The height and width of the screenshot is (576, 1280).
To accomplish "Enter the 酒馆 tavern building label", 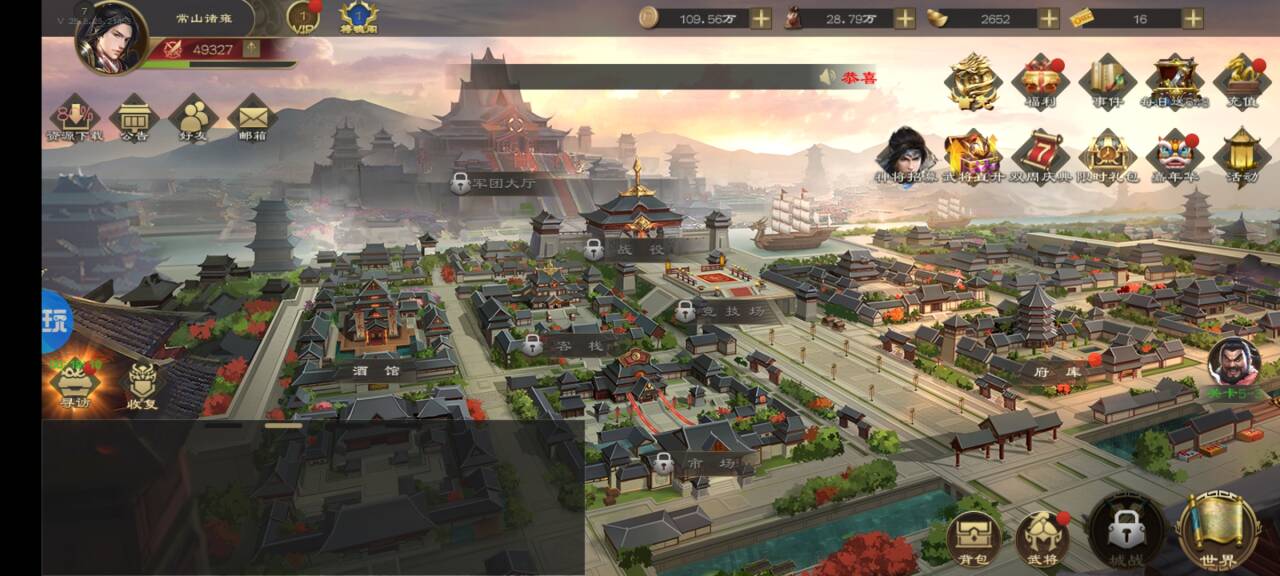I will (375, 370).
